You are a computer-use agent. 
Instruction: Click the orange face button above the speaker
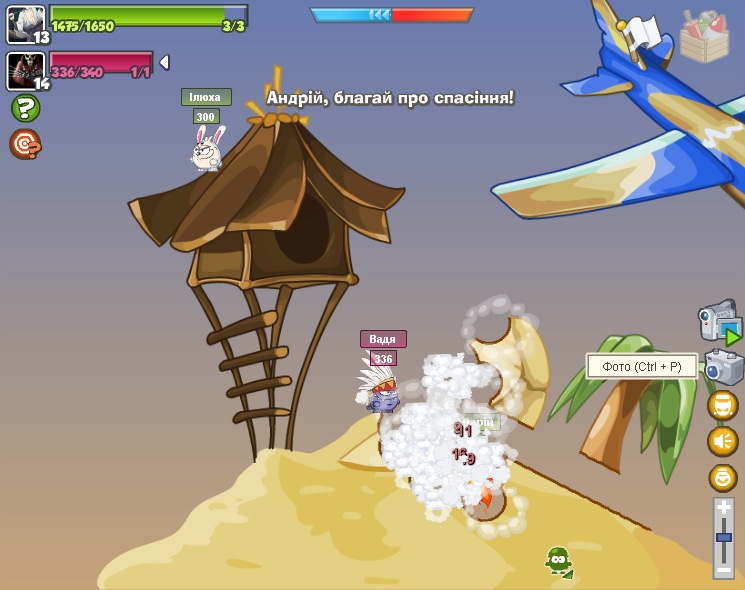click(x=722, y=405)
